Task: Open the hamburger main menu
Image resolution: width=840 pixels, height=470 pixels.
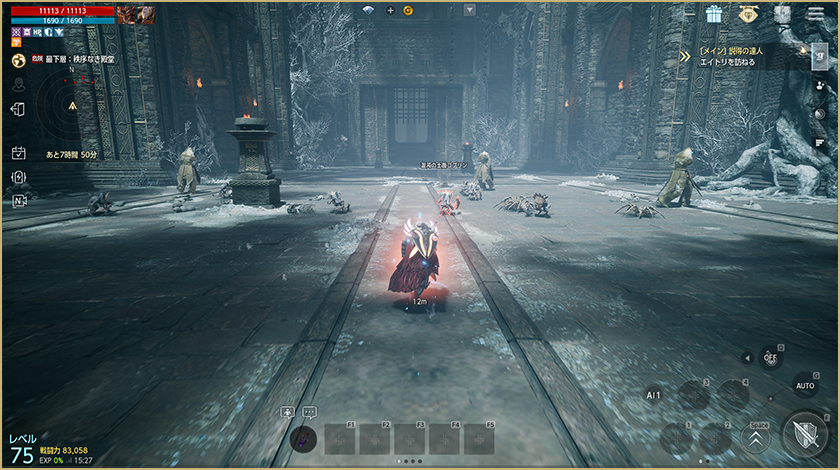Action: tap(812, 13)
